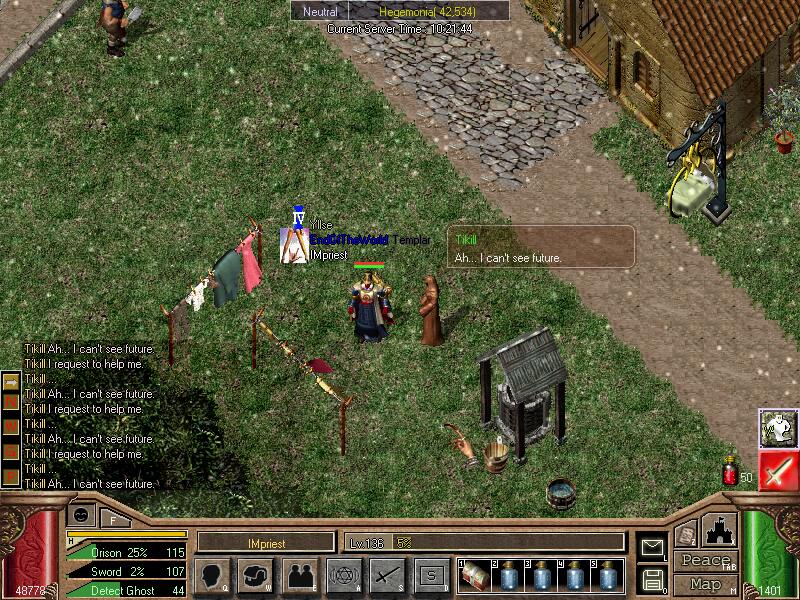The image size is (800, 600).
Task: Open the bag inventory button
Action: coord(256,576)
